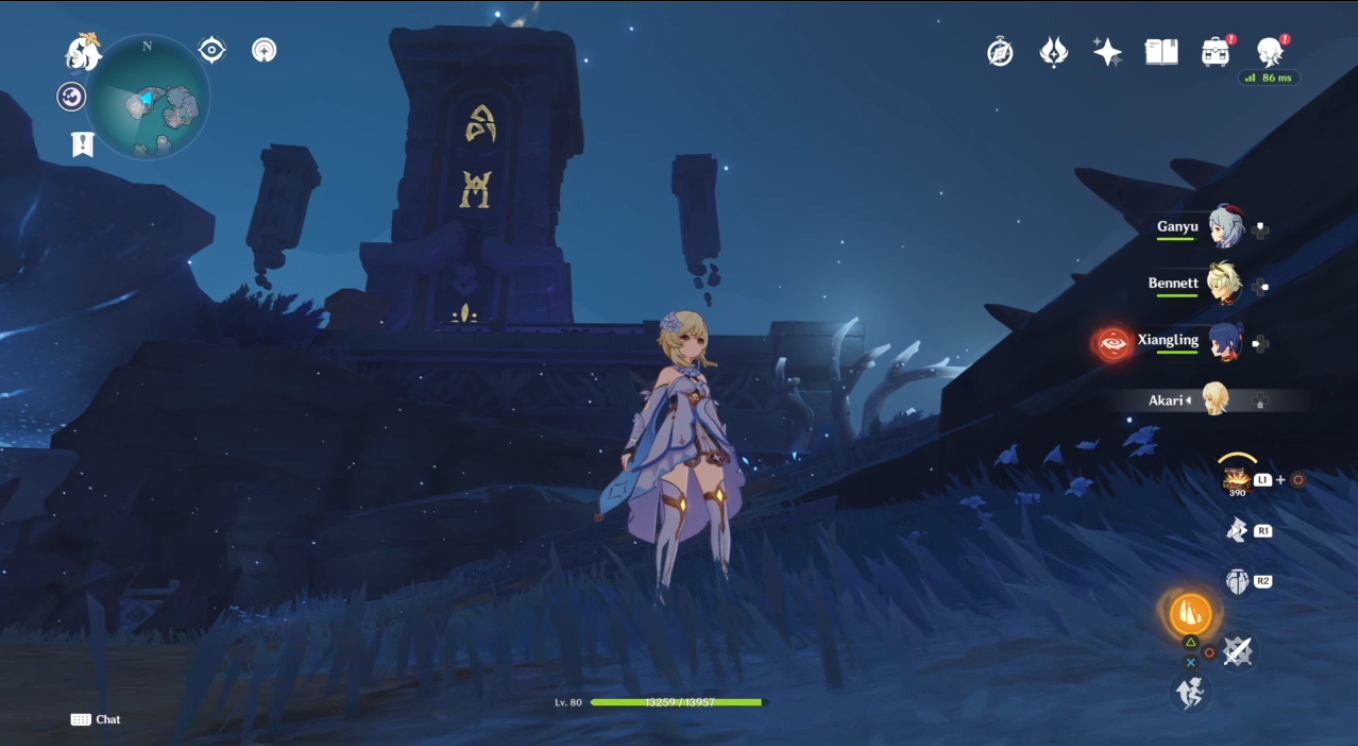
Task: Click the sprint running figure icon
Action: (x=1190, y=692)
